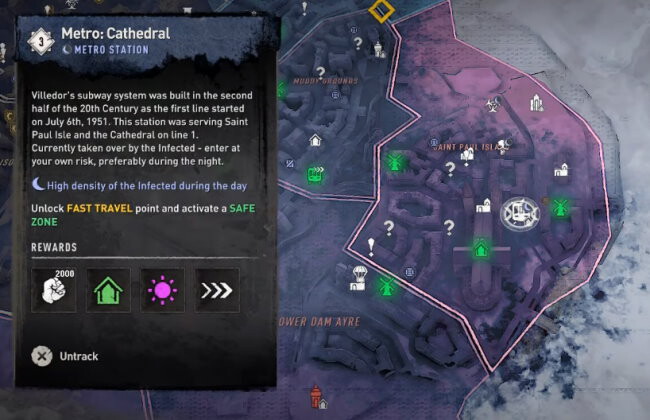The height and width of the screenshot is (420, 650).
Task: Select the red hydrant map marker
Action: pyautogui.click(x=317, y=396)
